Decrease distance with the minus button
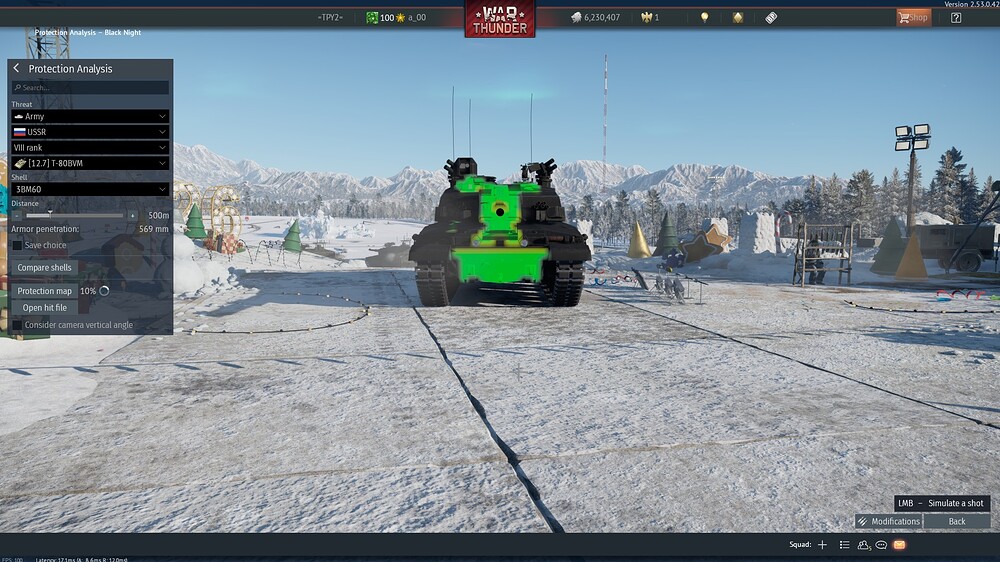Viewport: 1000px width, 562px height. [x=17, y=215]
